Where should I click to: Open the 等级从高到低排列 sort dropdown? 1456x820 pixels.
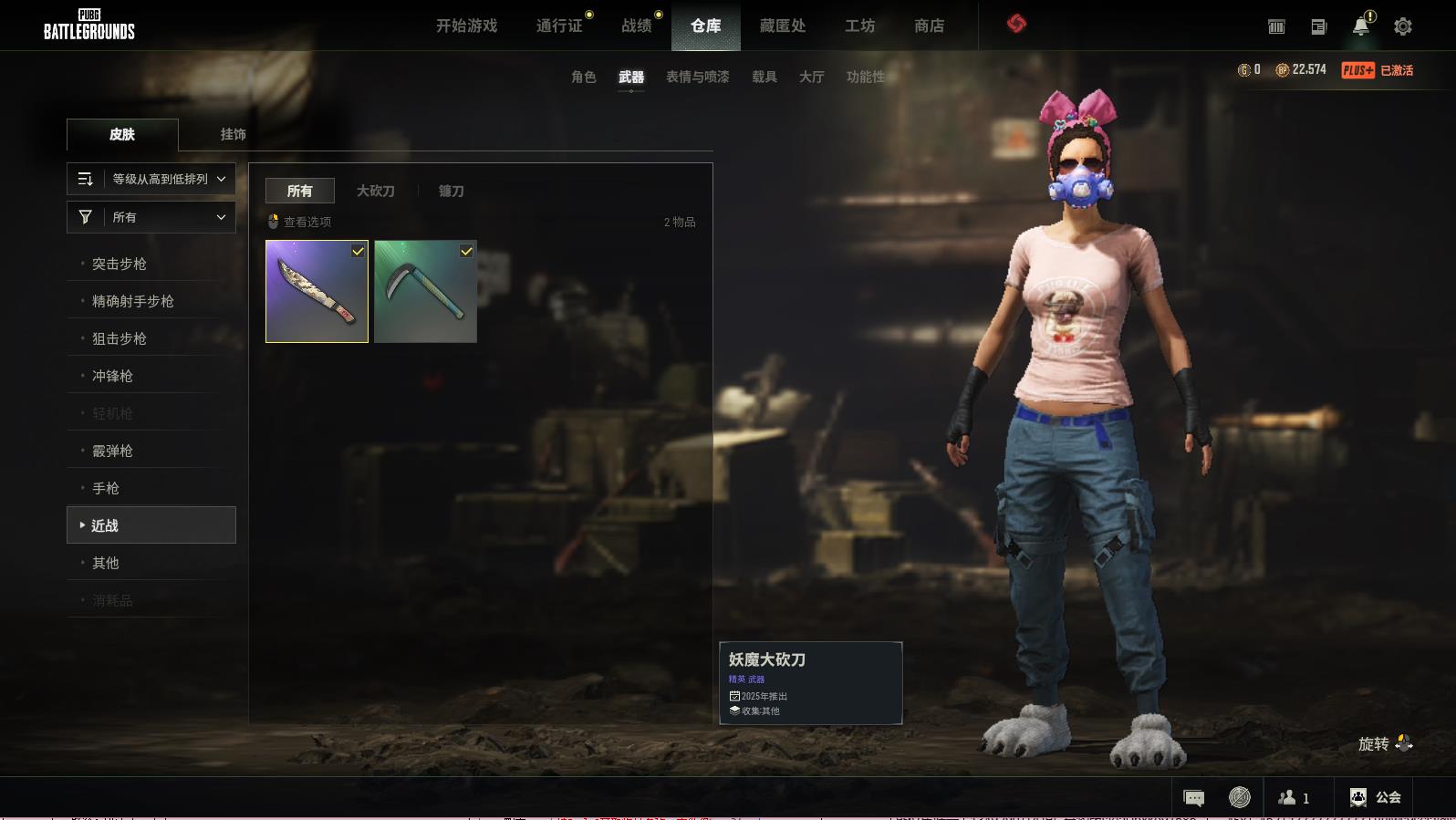click(151, 179)
